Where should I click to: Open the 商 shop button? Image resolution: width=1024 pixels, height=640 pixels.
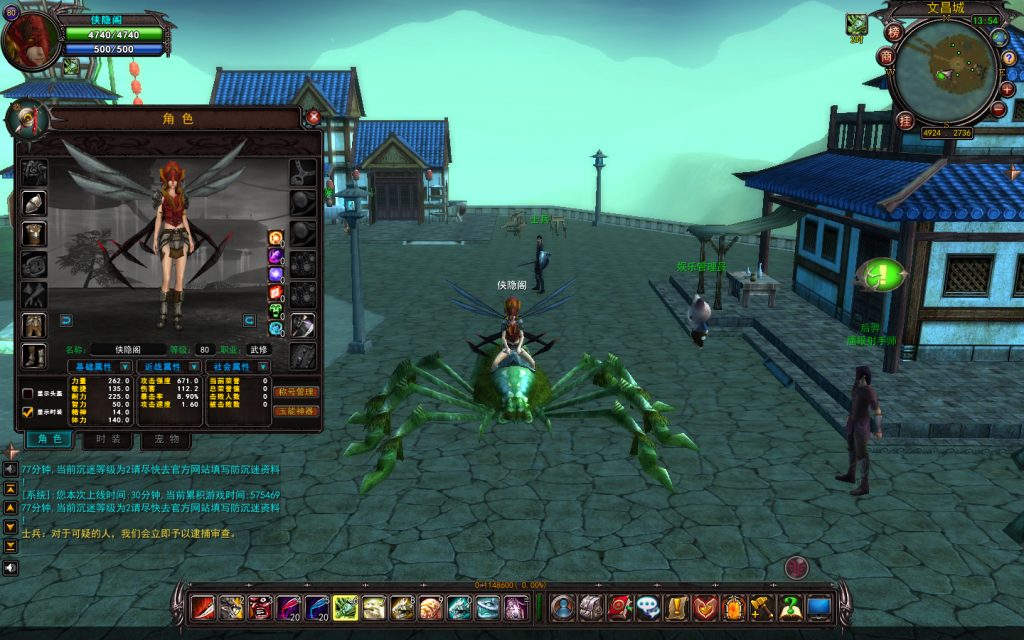tap(886, 57)
